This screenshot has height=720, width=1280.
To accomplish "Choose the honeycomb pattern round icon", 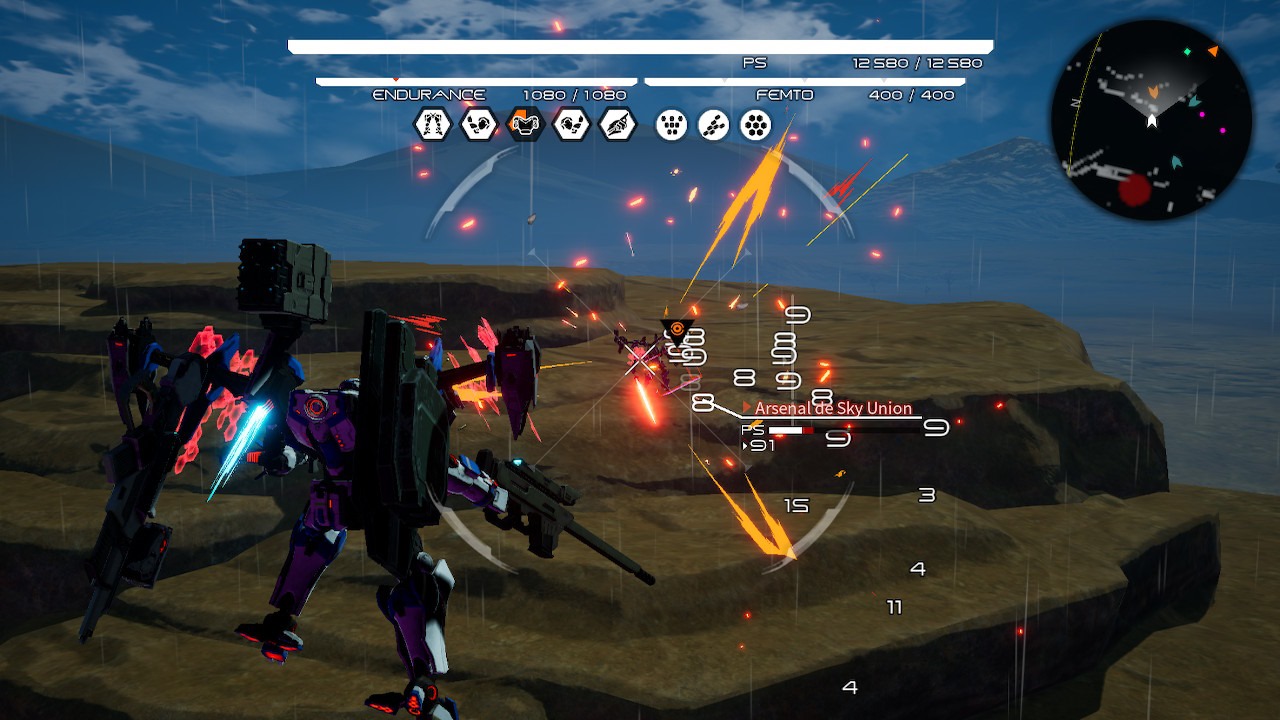I will (756, 125).
